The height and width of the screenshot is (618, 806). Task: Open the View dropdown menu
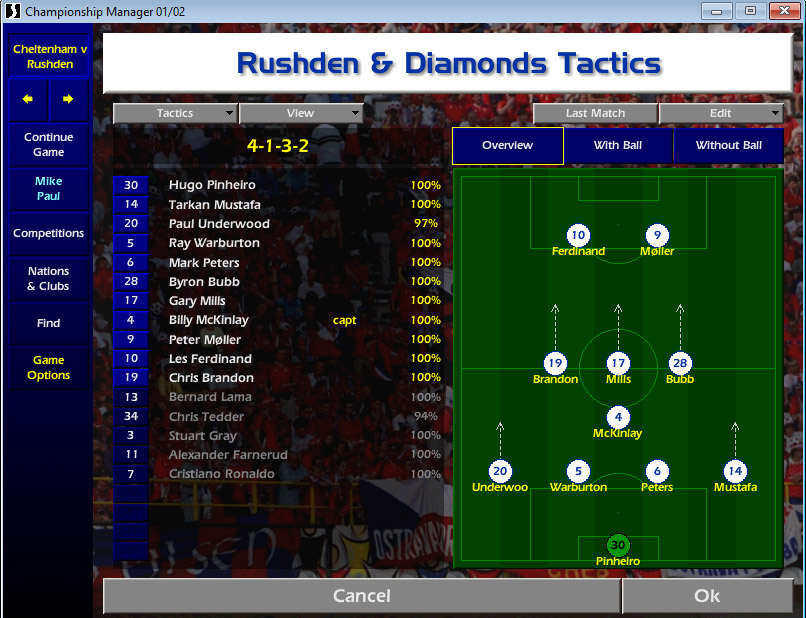[300, 113]
